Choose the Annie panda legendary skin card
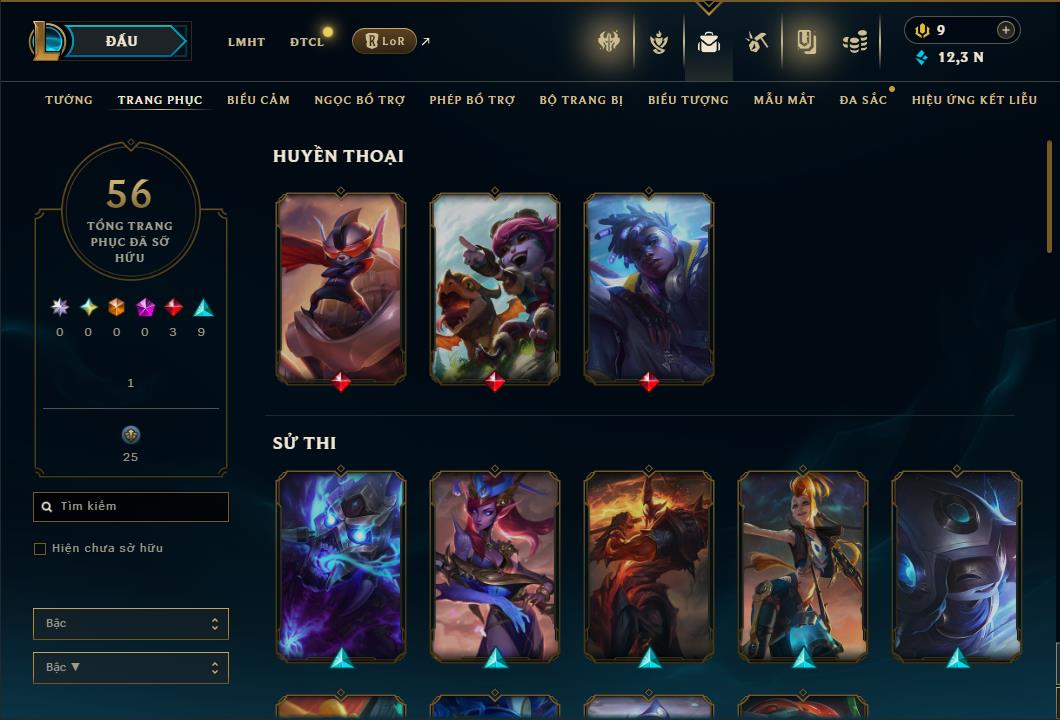 coord(495,288)
